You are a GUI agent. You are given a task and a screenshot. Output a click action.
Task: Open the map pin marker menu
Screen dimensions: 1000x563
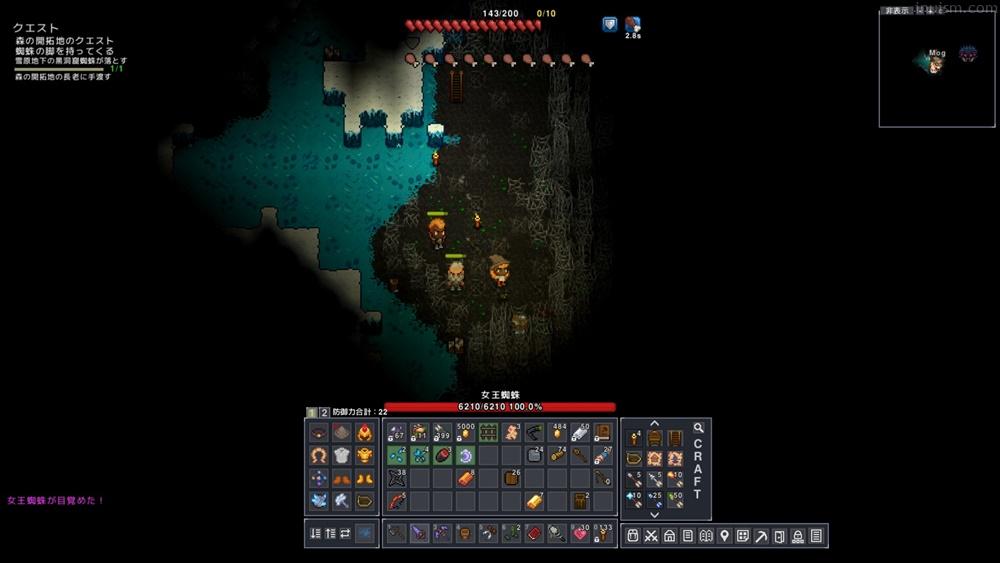pos(724,536)
